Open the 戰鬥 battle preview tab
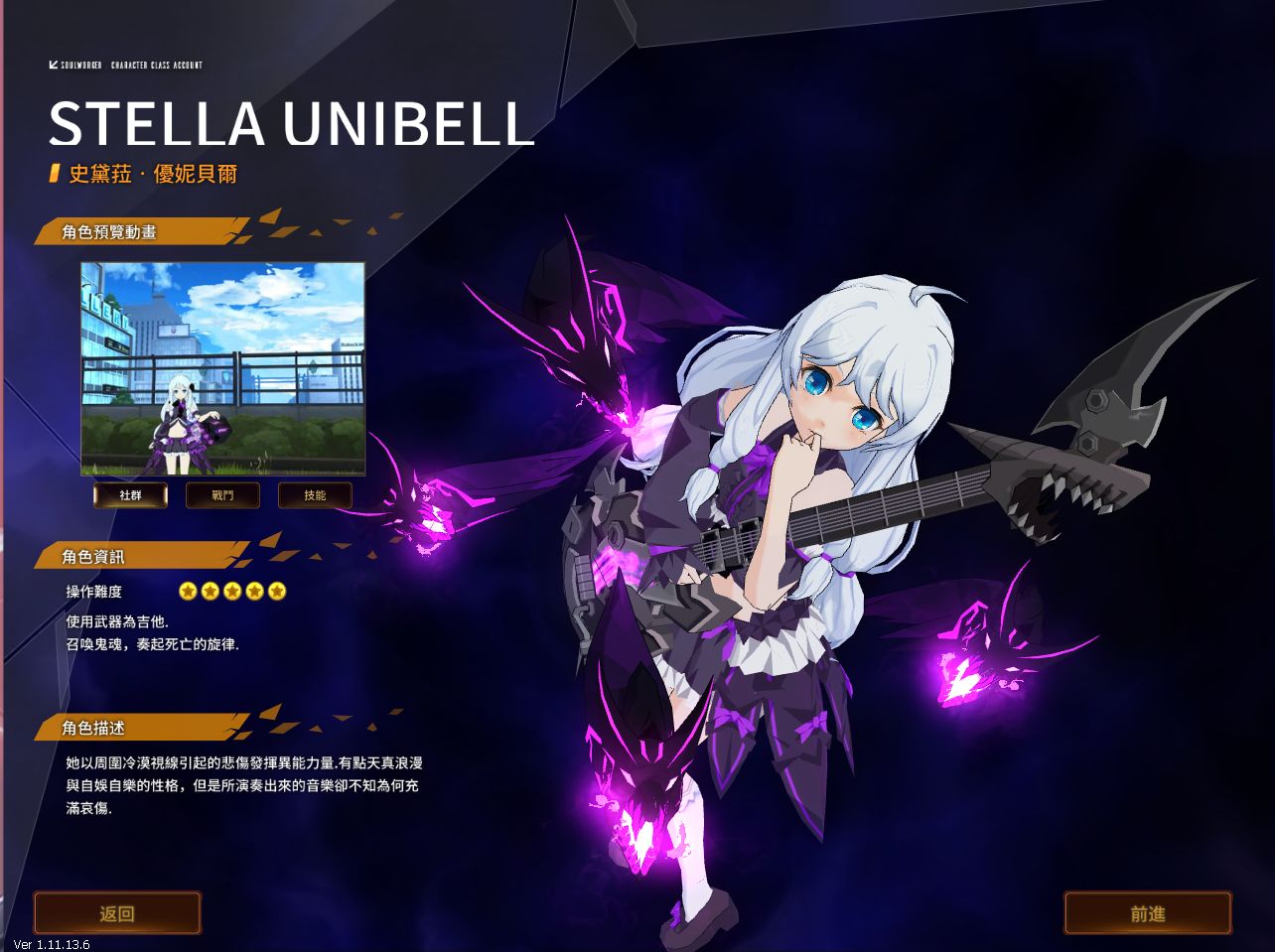The height and width of the screenshot is (952, 1275). [222, 494]
